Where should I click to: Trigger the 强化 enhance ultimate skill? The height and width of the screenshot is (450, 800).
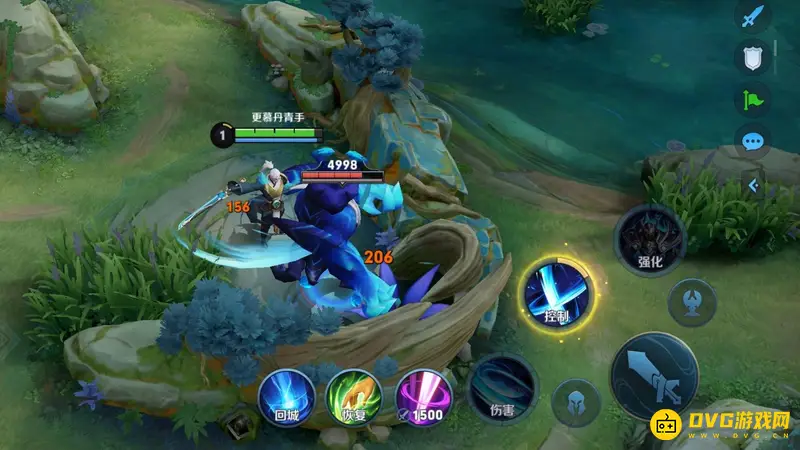(x=650, y=242)
